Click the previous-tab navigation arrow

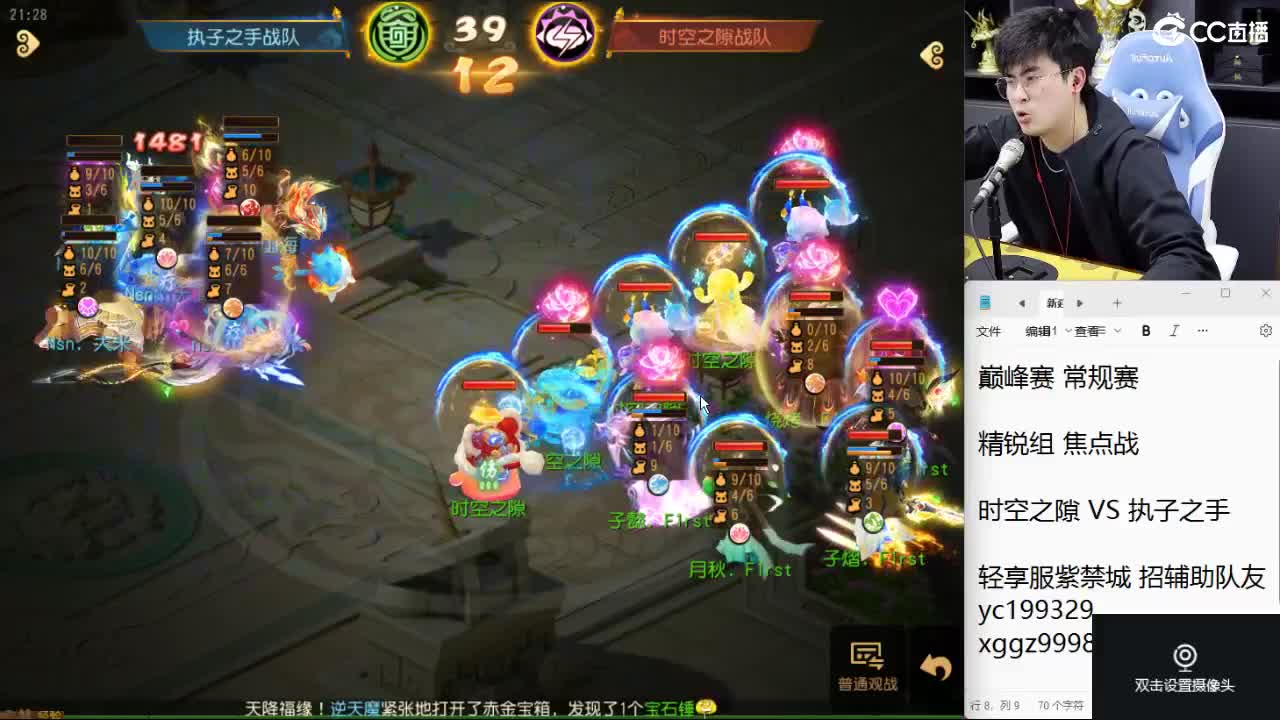point(1024,302)
